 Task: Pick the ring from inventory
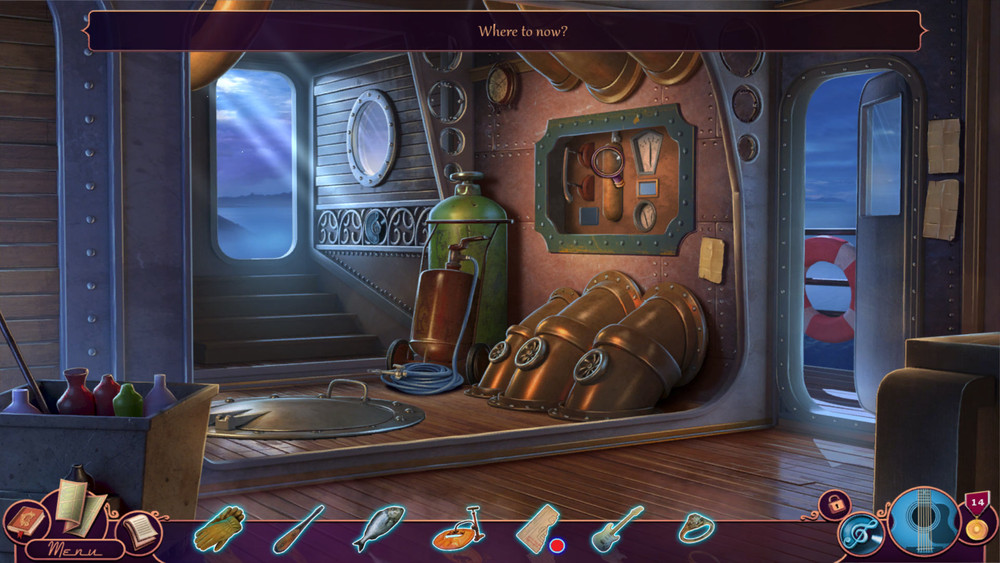point(695,527)
